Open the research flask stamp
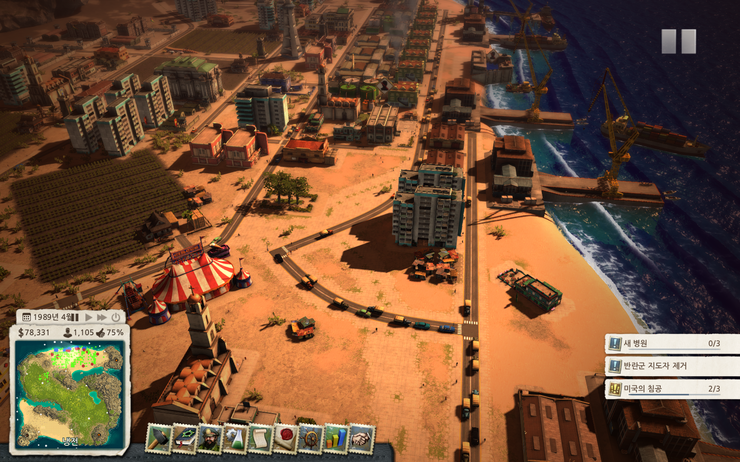This screenshot has width=740, height=462. coord(234,437)
